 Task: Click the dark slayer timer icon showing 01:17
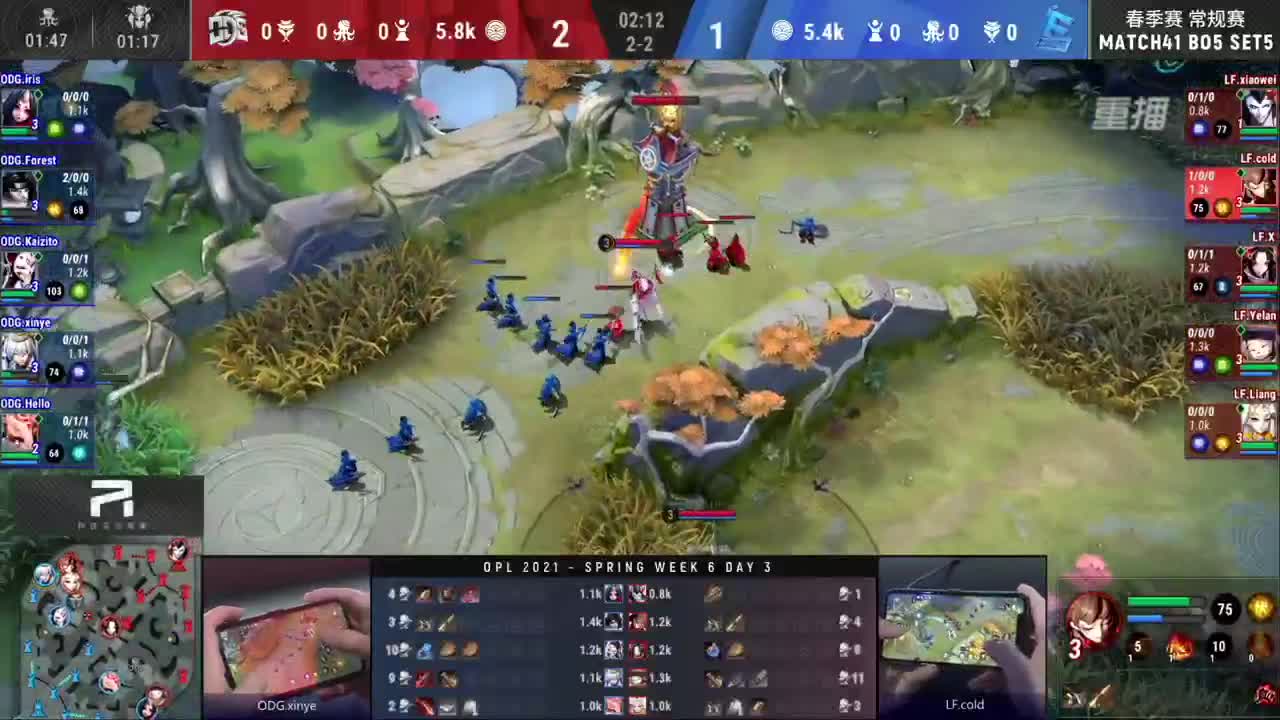point(138,20)
